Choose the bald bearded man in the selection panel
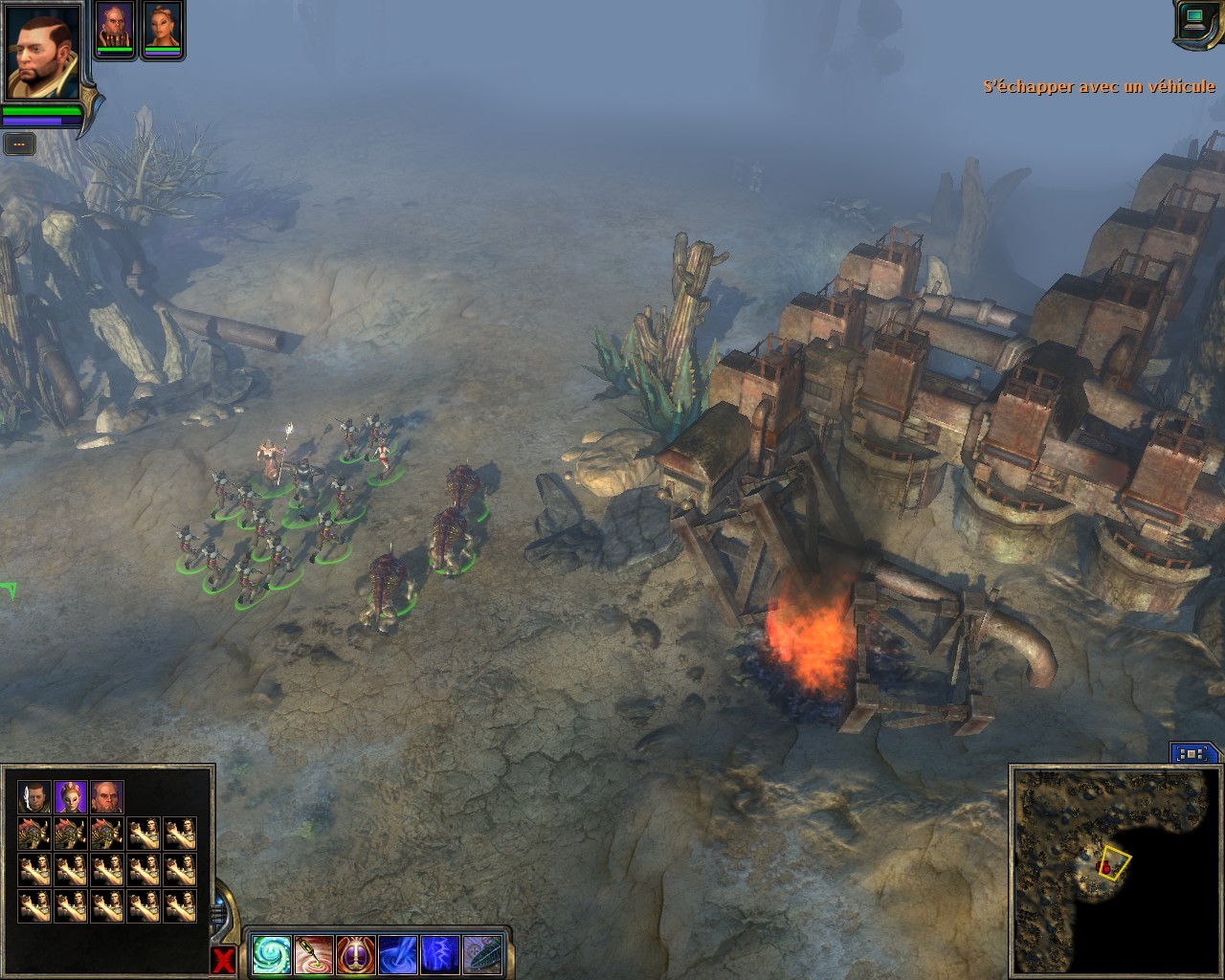This screenshot has width=1225, height=980. (x=107, y=797)
